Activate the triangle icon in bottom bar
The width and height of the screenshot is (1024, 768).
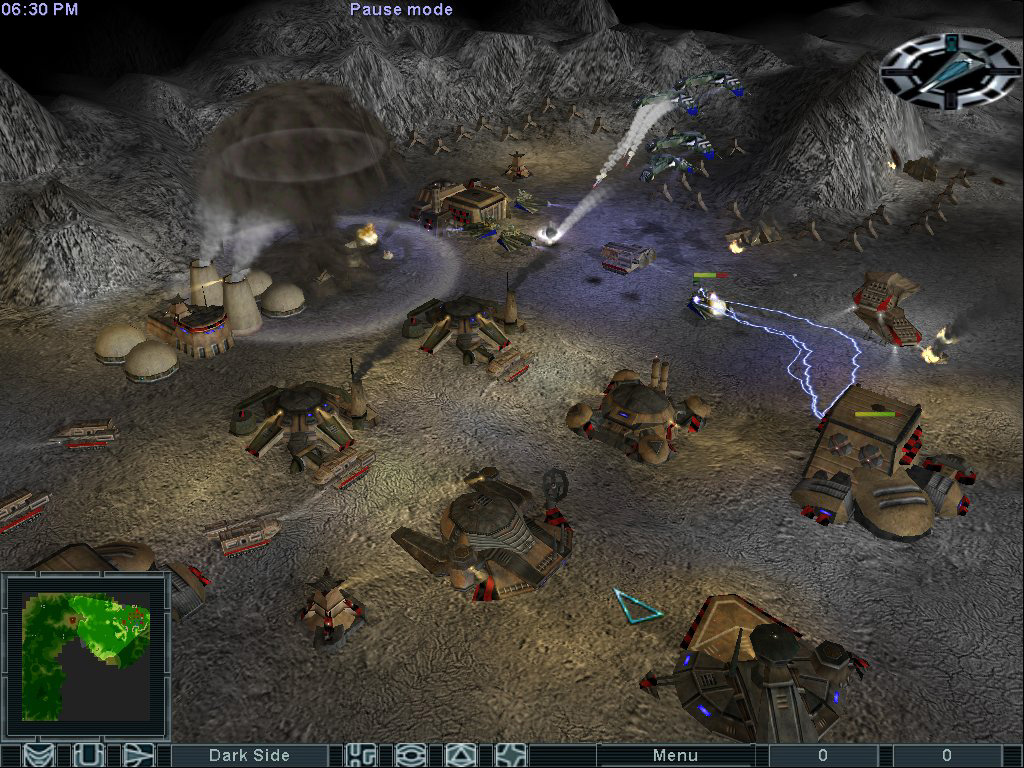(x=461, y=756)
